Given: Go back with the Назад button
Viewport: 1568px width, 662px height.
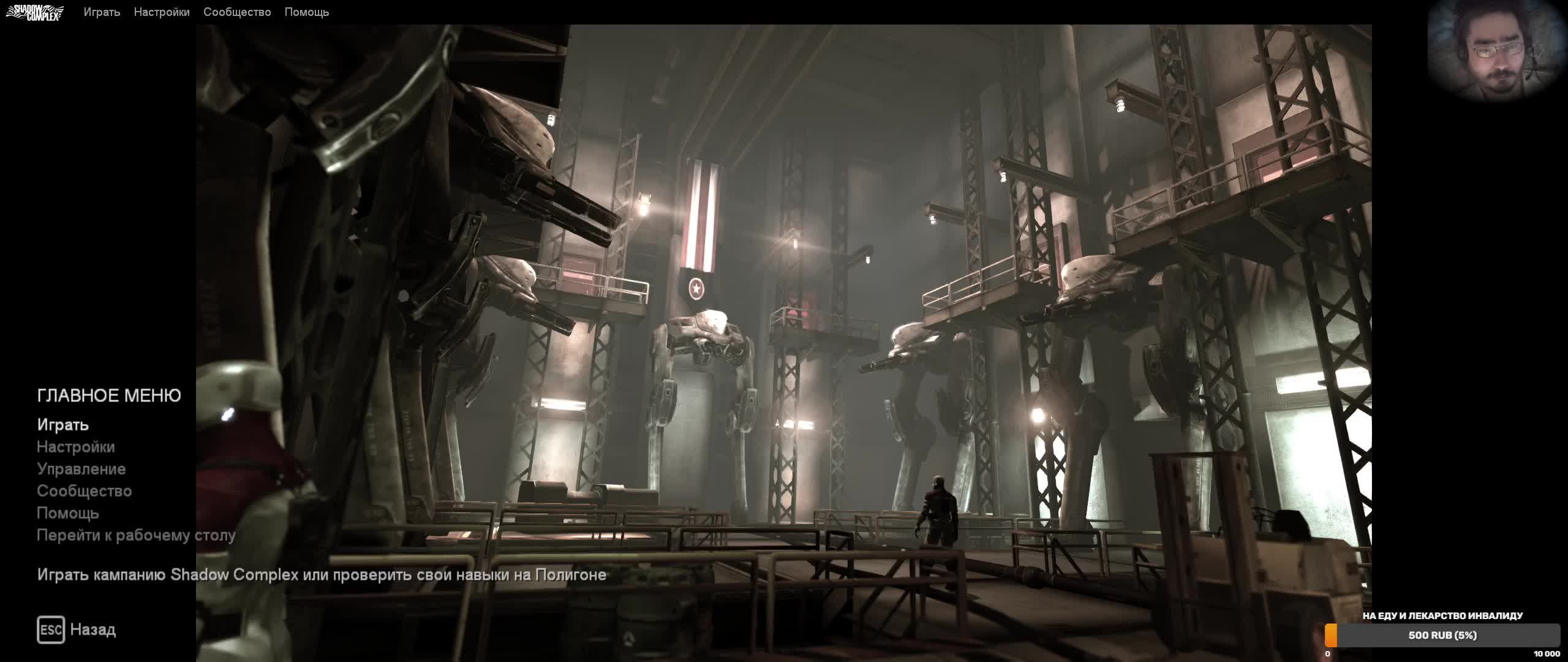Looking at the screenshot, I should pos(77,630).
